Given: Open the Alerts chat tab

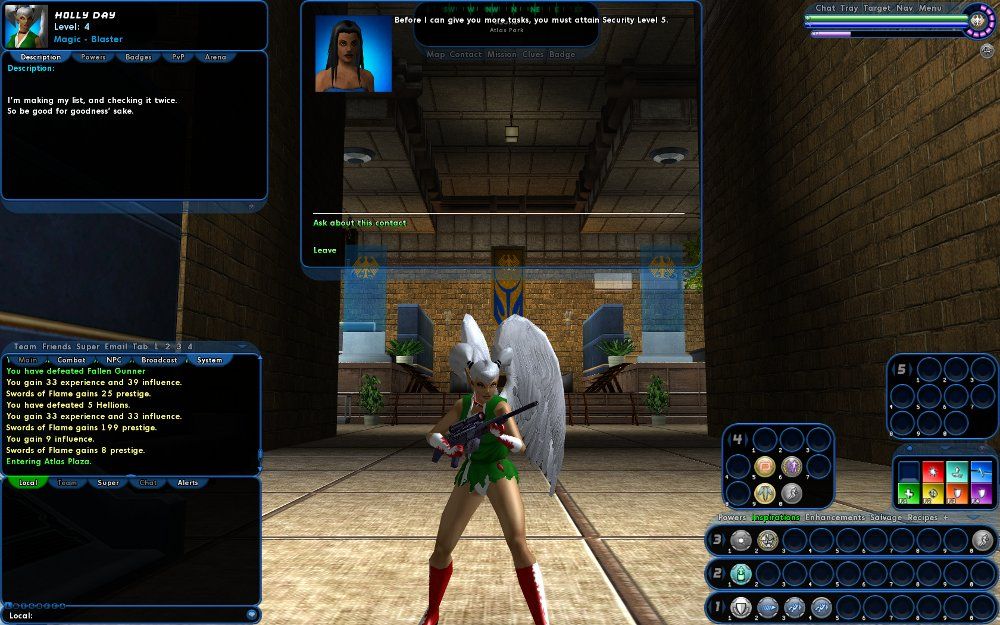Looking at the screenshot, I should [x=188, y=483].
